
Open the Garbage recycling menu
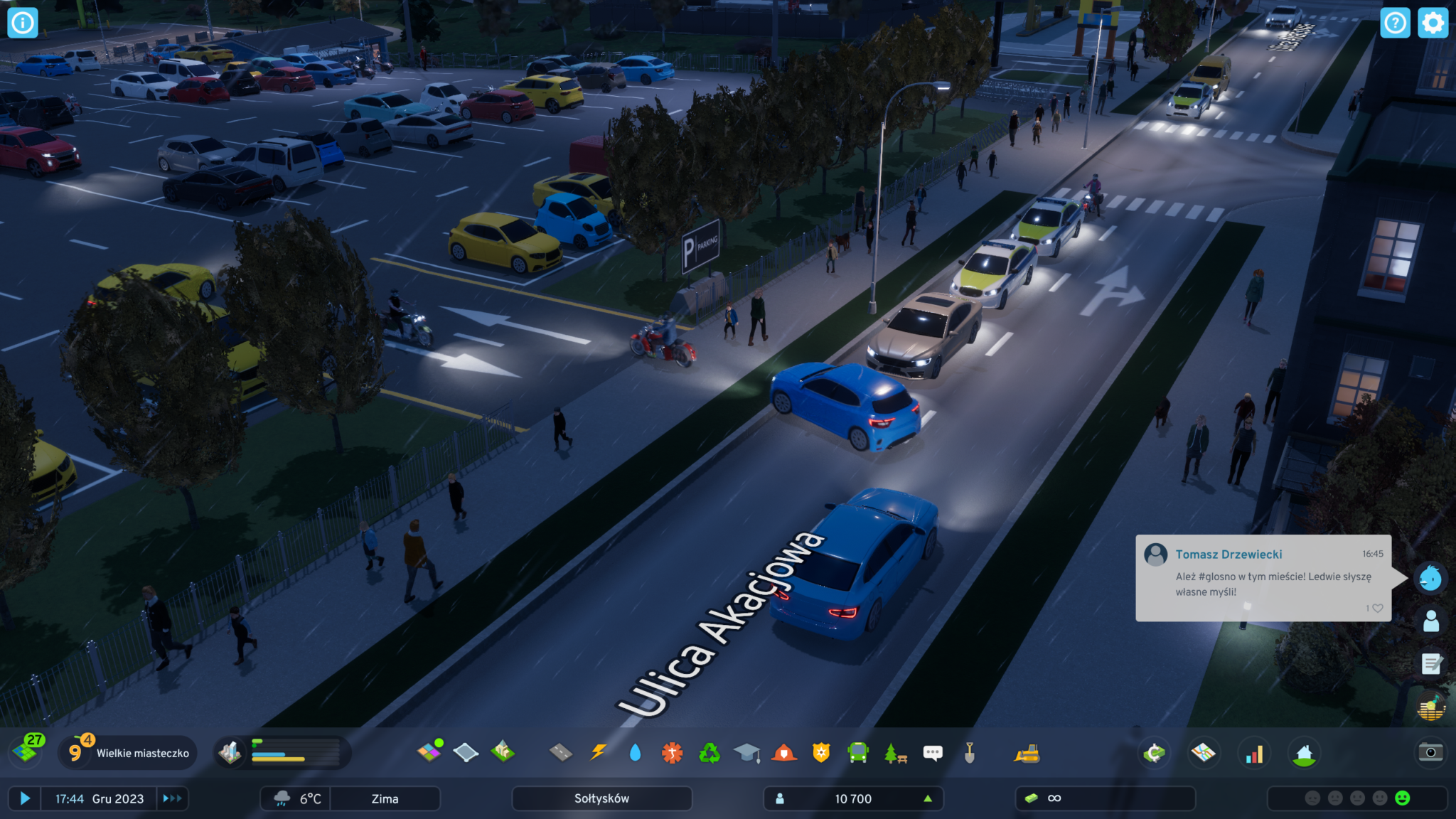pos(709,752)
